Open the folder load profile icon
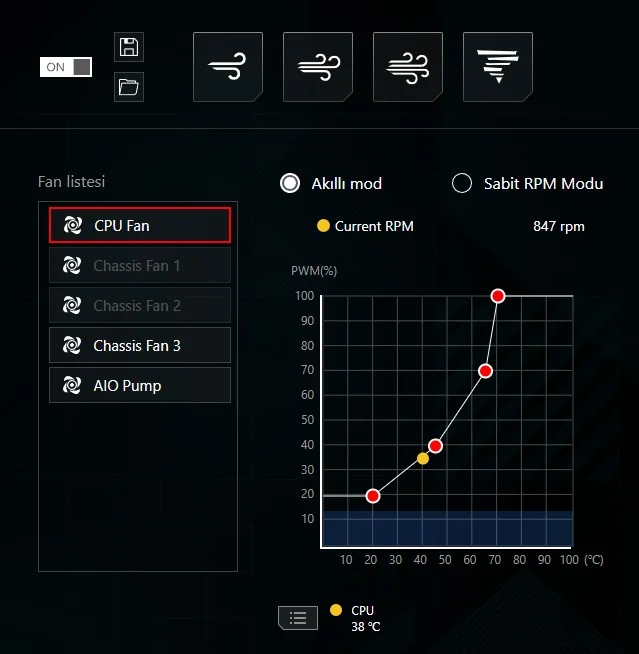 (x=129, y=87)
